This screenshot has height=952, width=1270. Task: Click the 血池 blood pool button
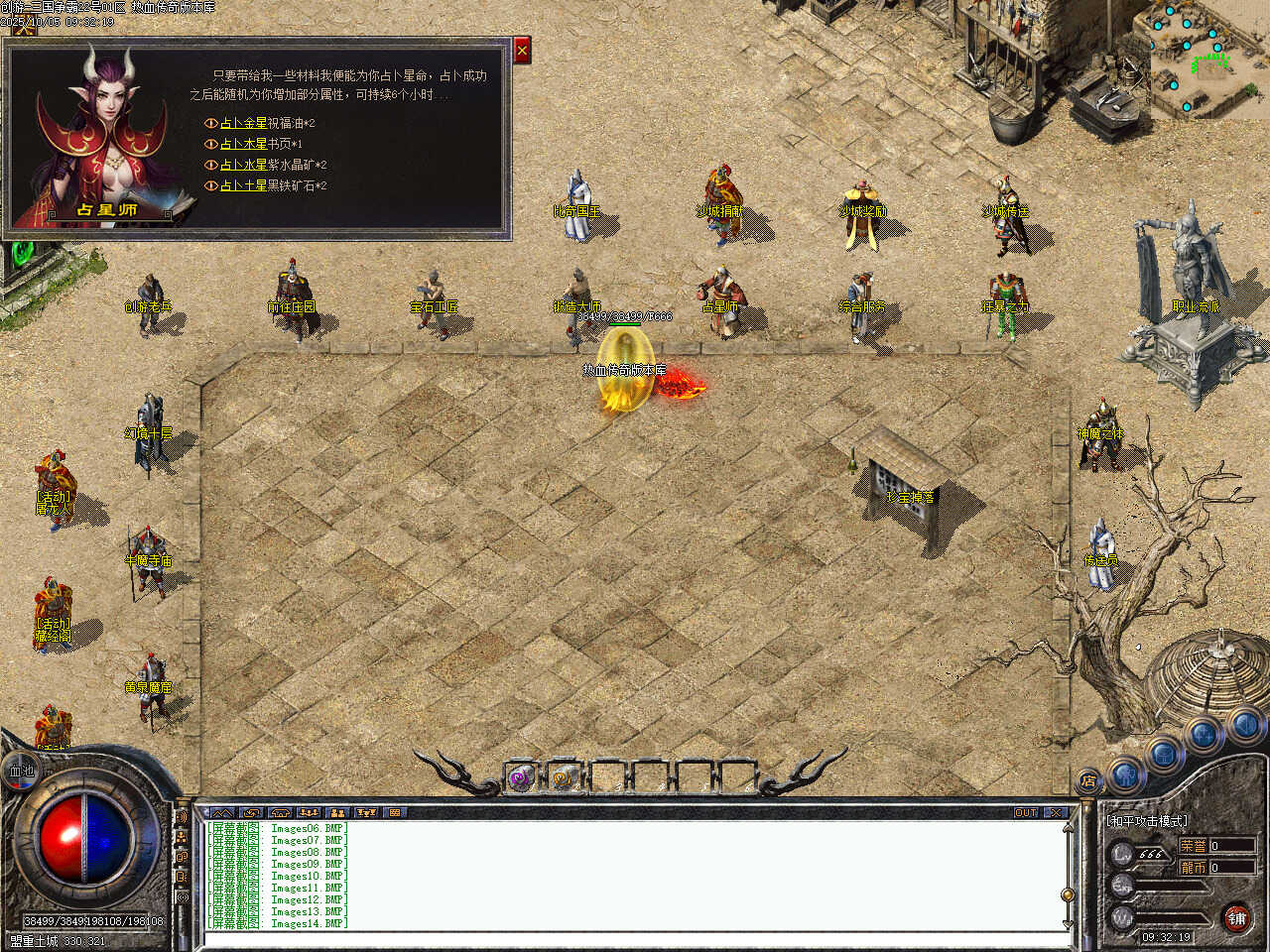pos(22,771)
